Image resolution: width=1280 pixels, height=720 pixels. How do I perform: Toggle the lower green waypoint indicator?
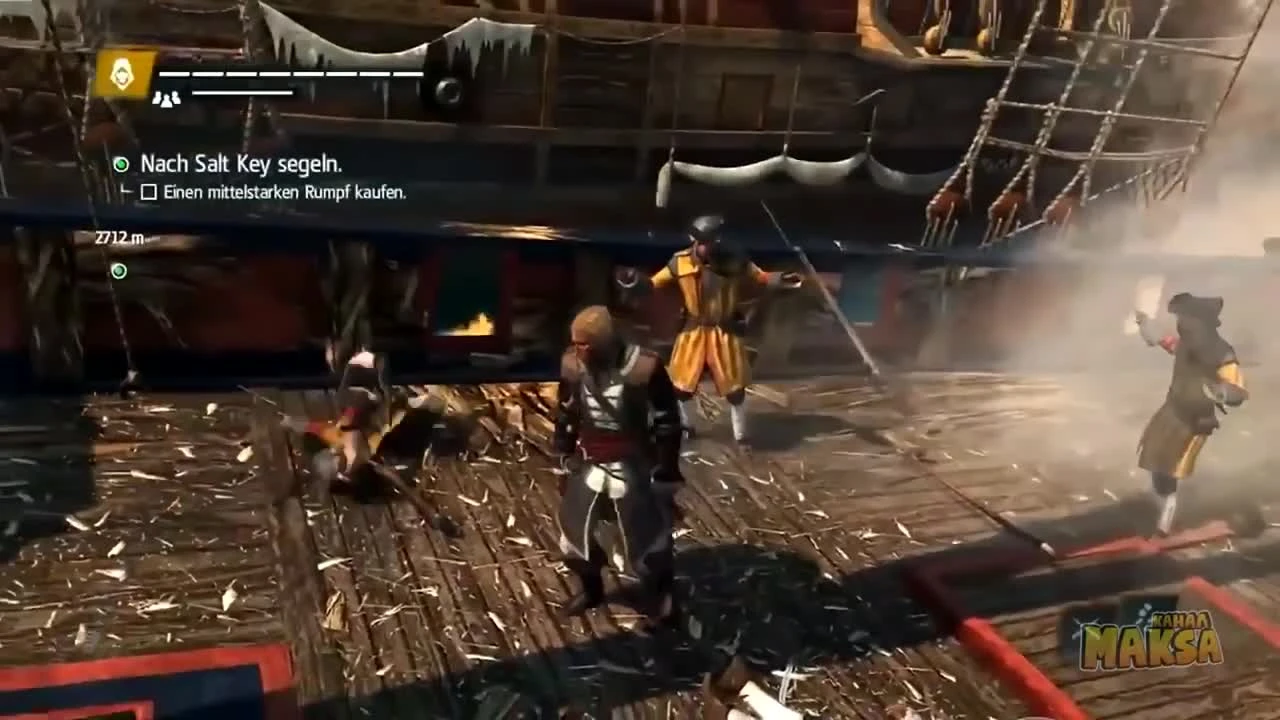[118, 271]
